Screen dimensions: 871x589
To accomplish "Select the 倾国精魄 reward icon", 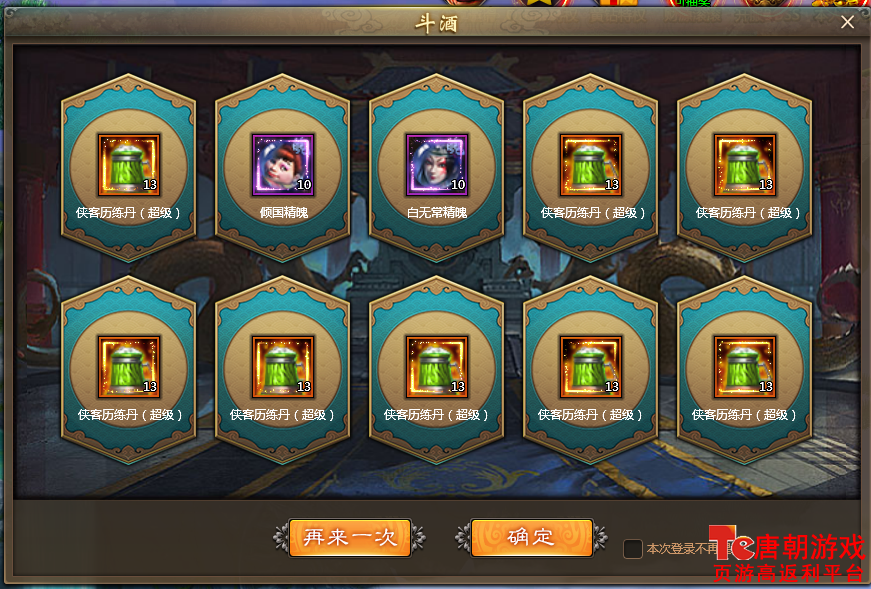I will [283, 164].
